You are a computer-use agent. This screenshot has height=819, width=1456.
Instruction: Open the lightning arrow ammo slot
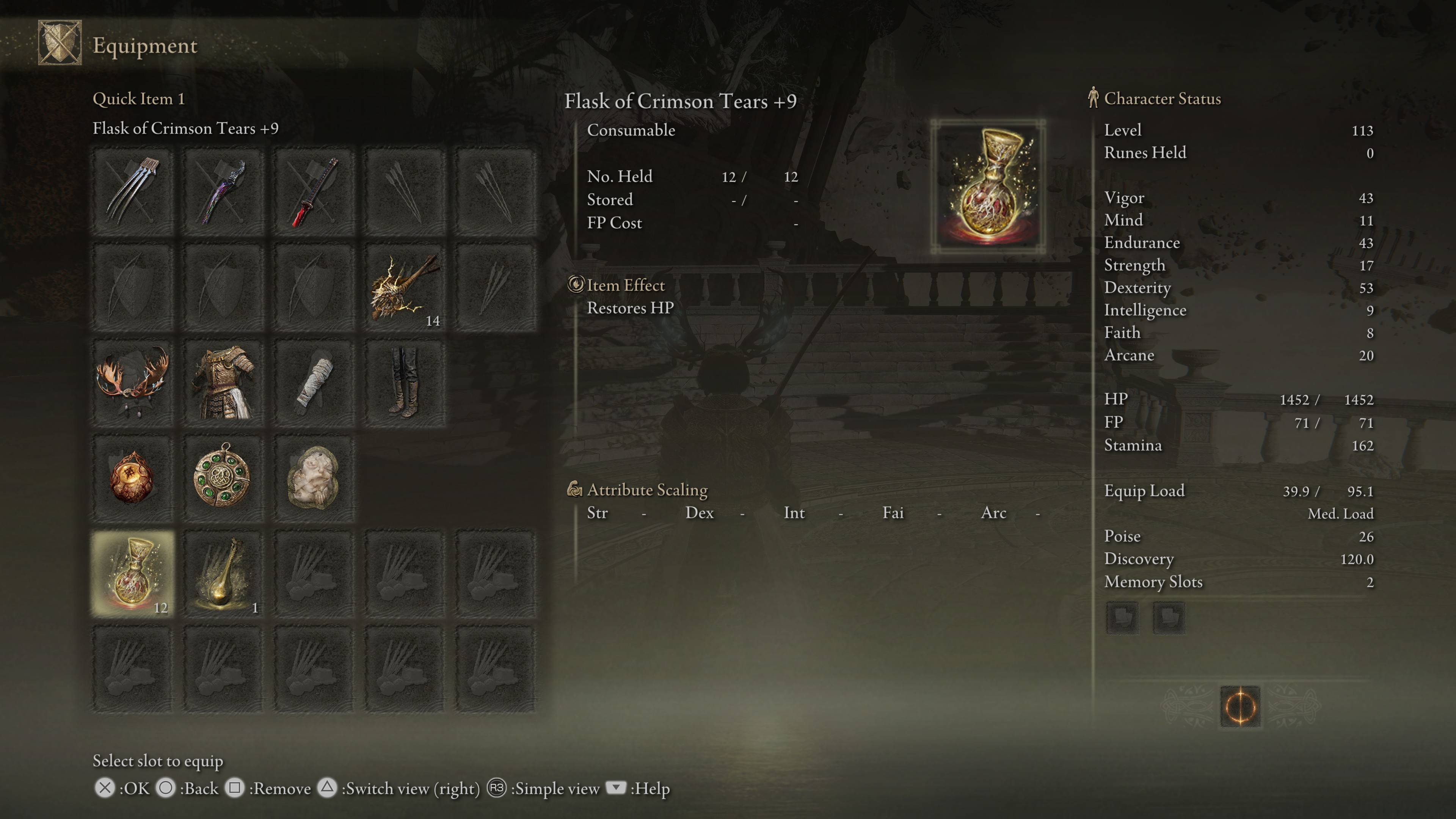tap(405, 287)
